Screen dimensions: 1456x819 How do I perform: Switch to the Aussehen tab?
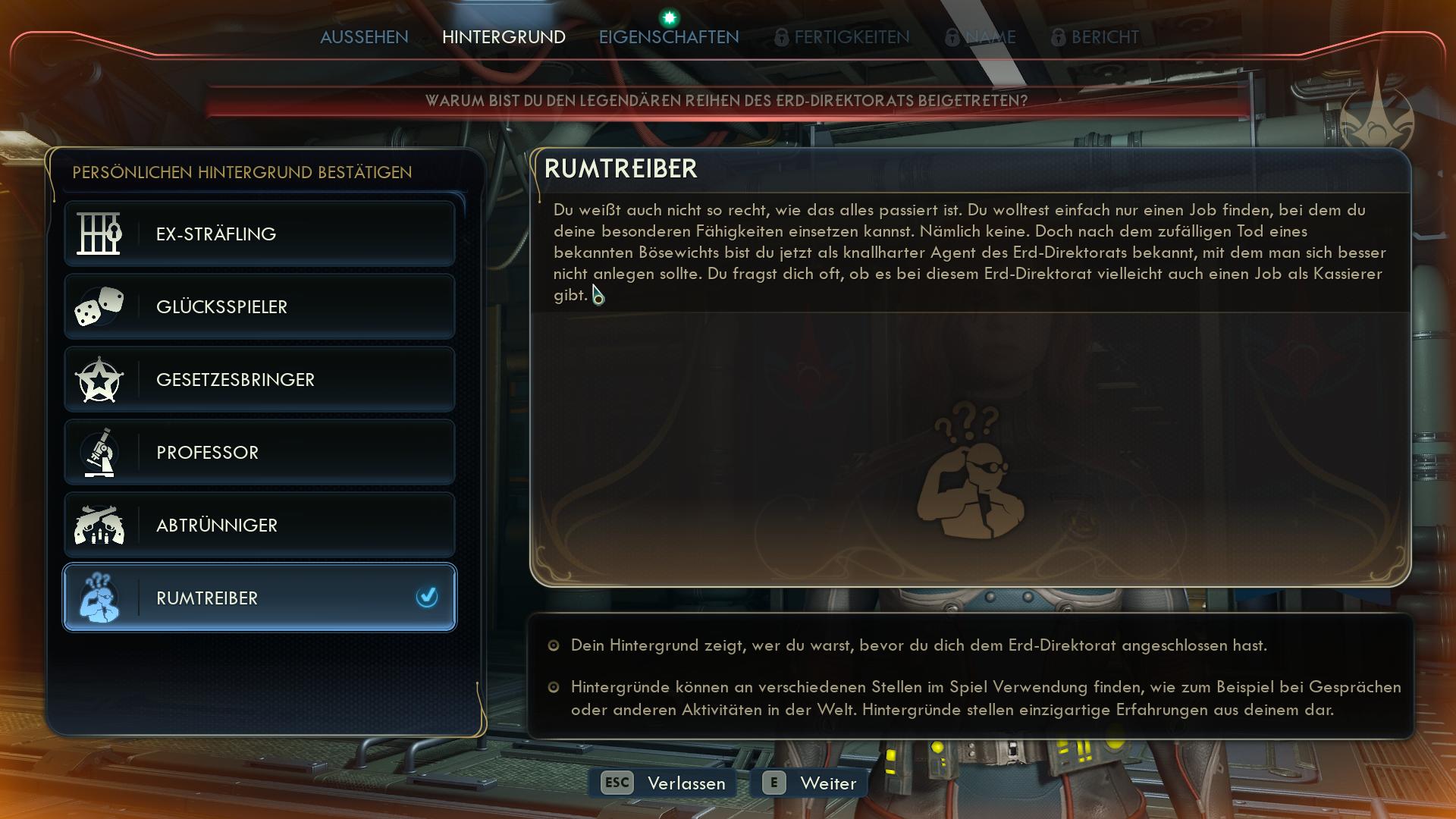[x=364, y=37]
